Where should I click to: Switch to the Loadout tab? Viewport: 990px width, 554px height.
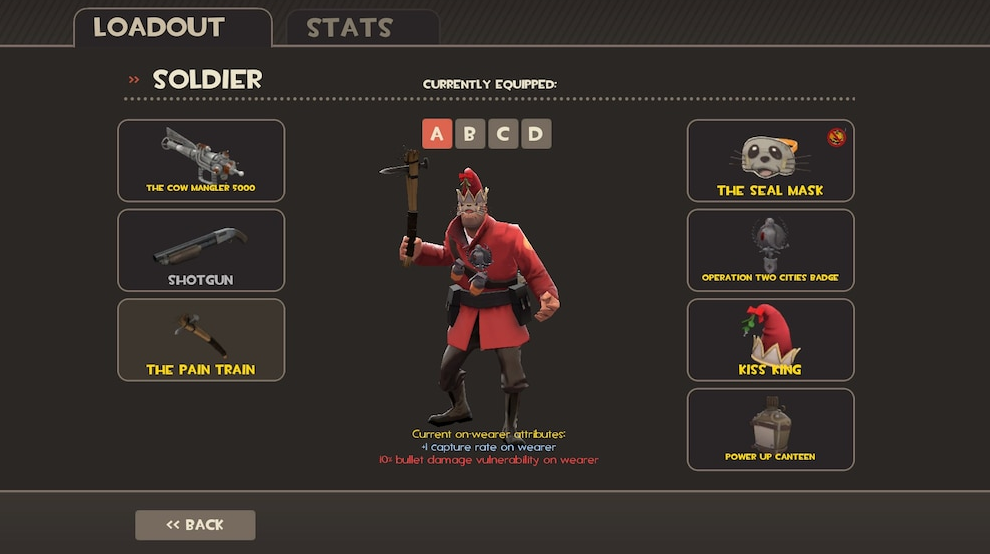tap(172, 27)
